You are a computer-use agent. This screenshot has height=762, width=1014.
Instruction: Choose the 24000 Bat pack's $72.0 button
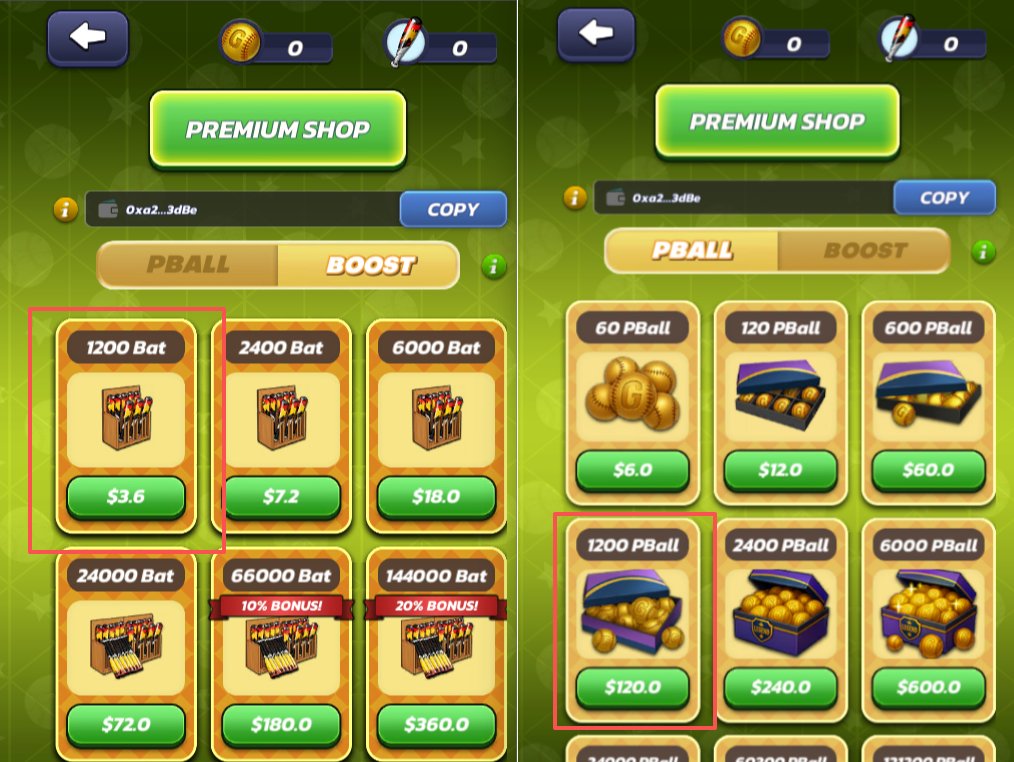click(126, 724)
